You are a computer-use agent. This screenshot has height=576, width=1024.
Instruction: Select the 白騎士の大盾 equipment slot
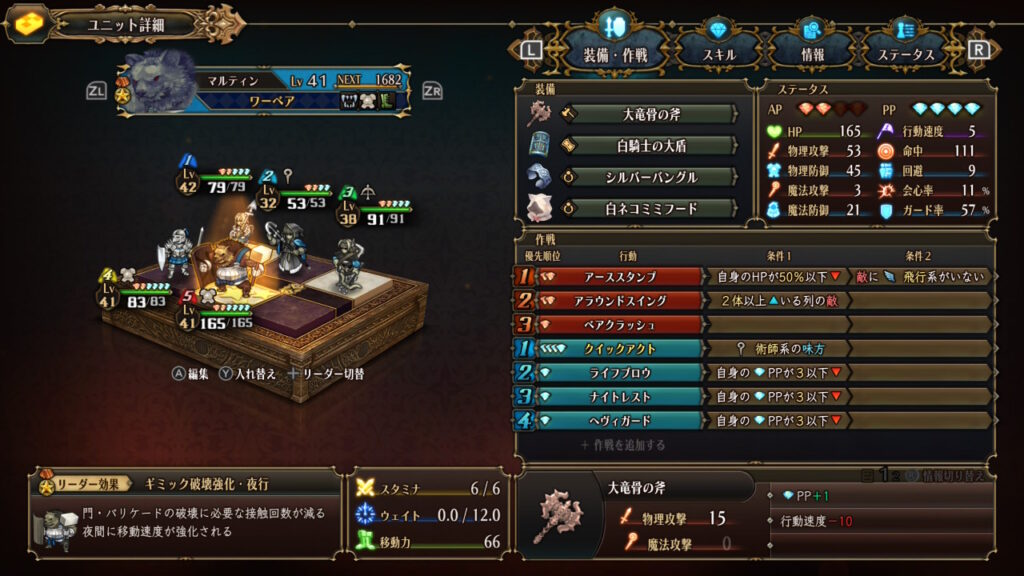pos(650,146)
